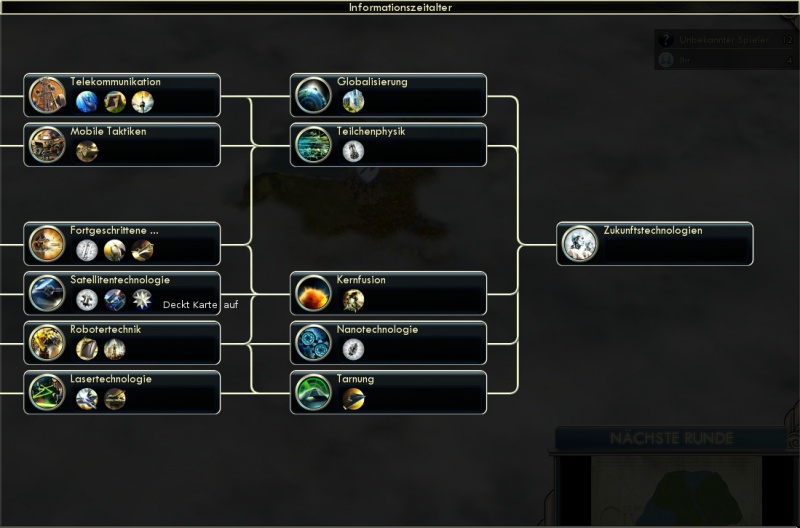Select the Fortgeschrittene technology box
Viewport: 800px width, 528px height.
pyautogui.click(x=122, y=244)
